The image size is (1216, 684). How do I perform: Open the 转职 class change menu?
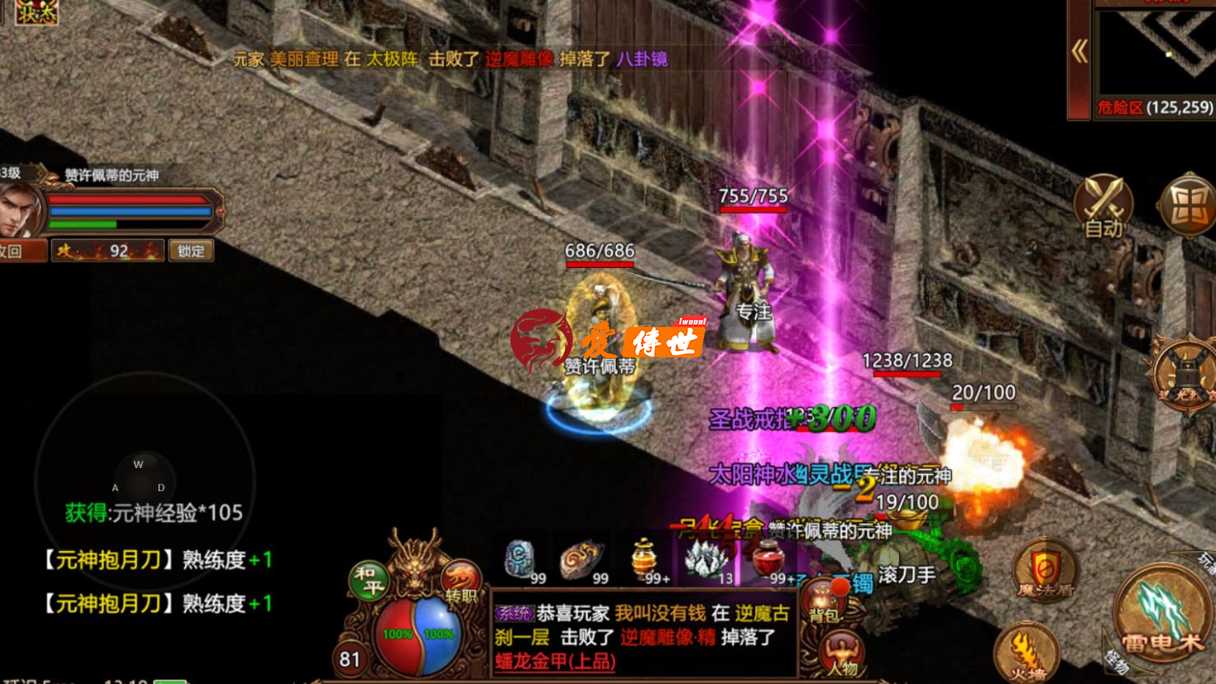point(461,582)
